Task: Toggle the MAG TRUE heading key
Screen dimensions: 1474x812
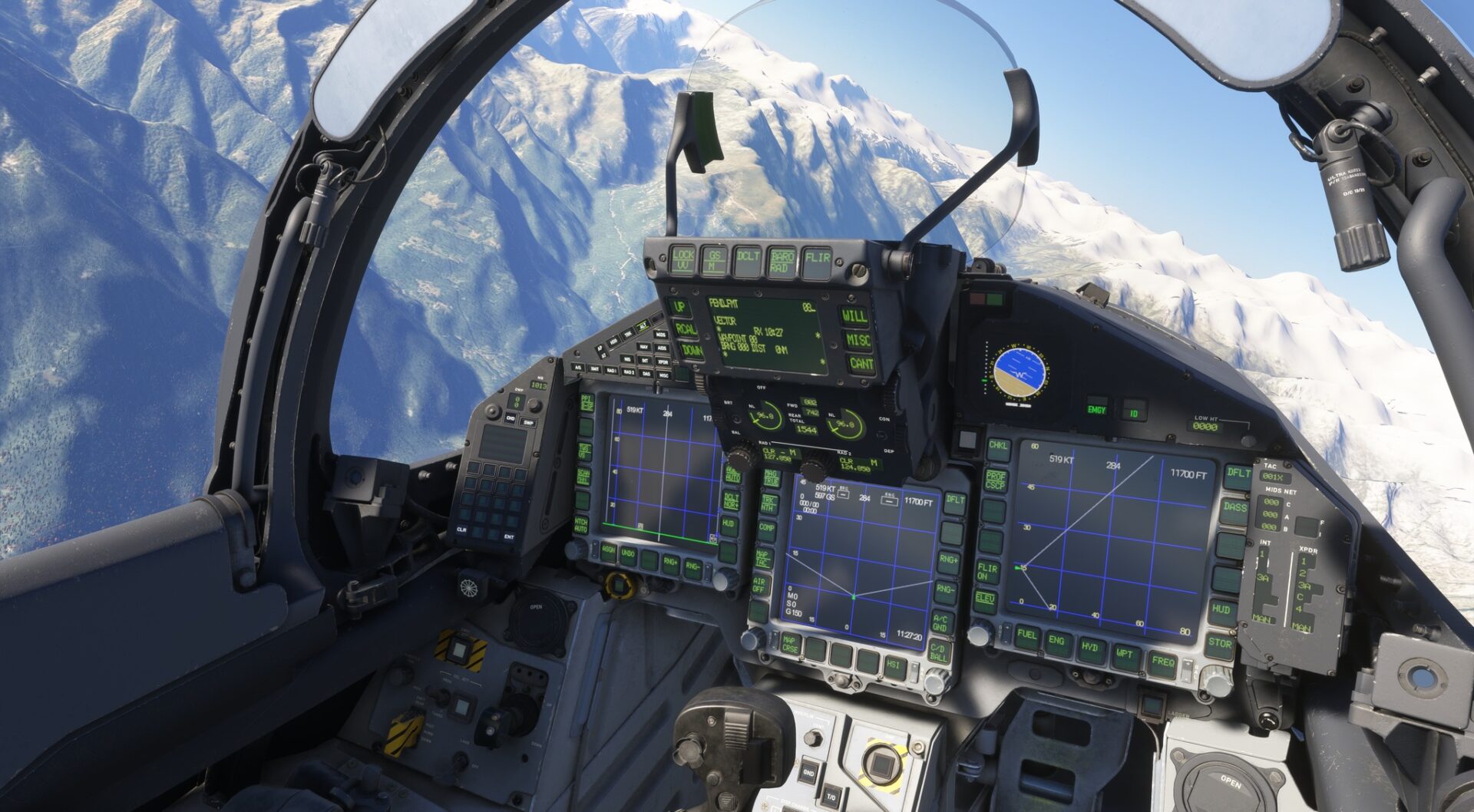Action: [x=770, y=477]
